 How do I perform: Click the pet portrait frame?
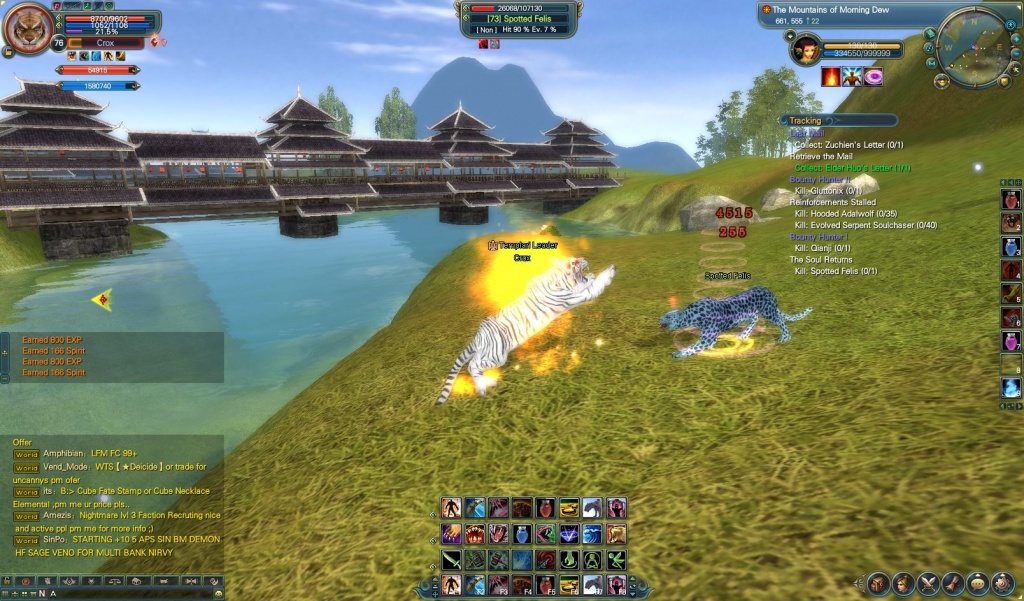coord(806,48)
